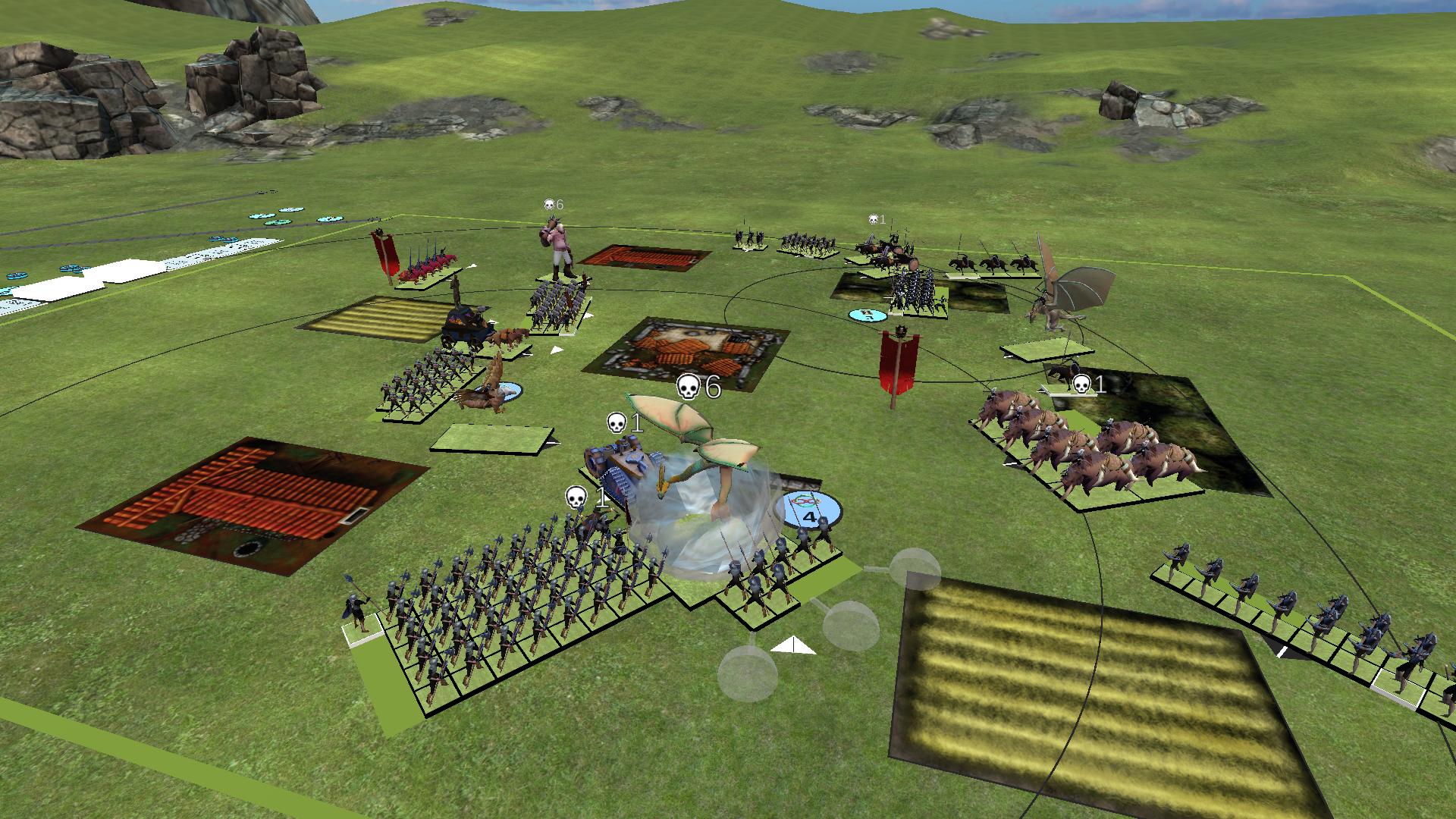Select the blue token numbered 4
Viewport: 1456px width, 819px height.
810,510
